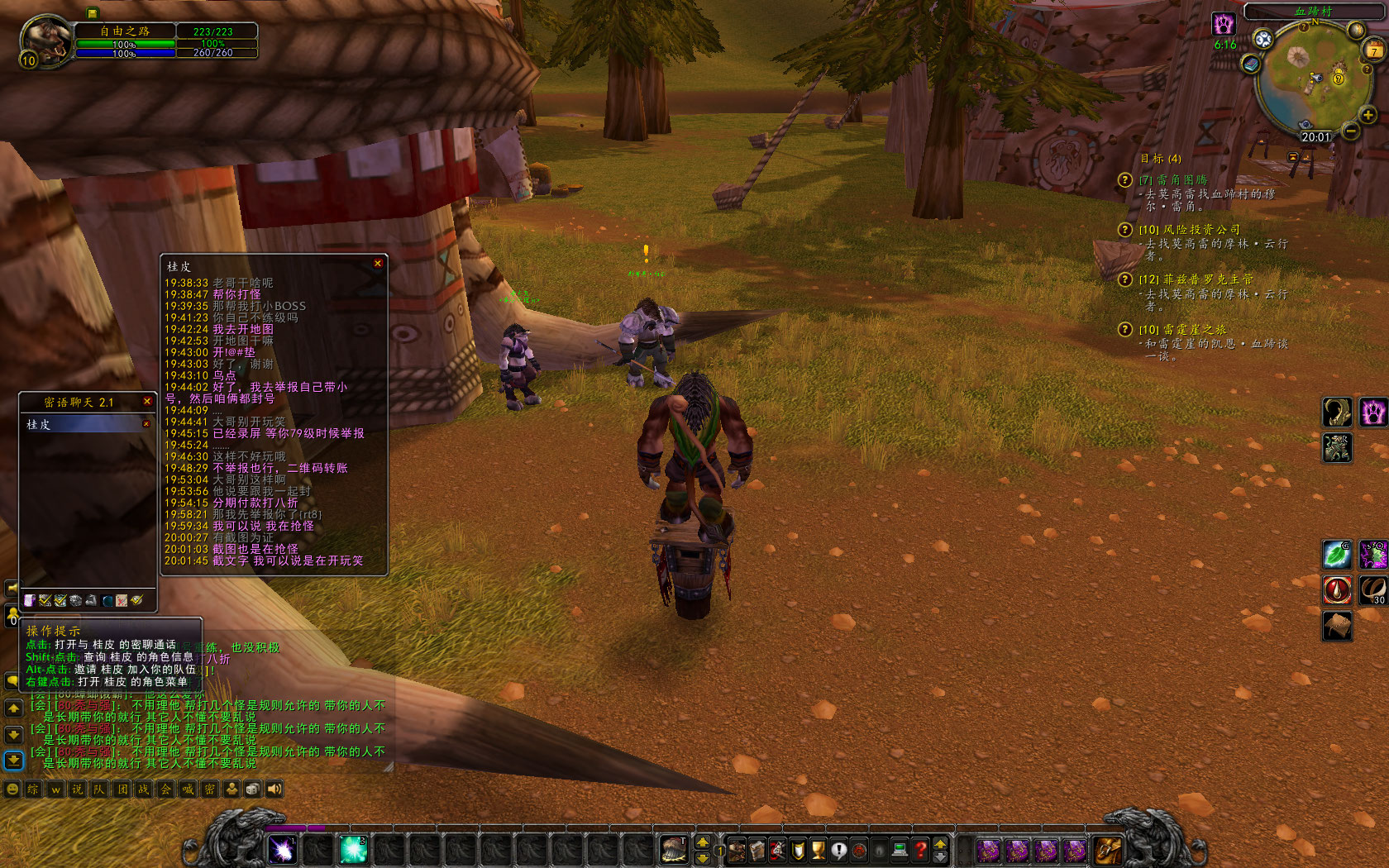The image size is (1389, 868).
Task: Open help via the red question mark icon
Action: (x=920, y=848)
